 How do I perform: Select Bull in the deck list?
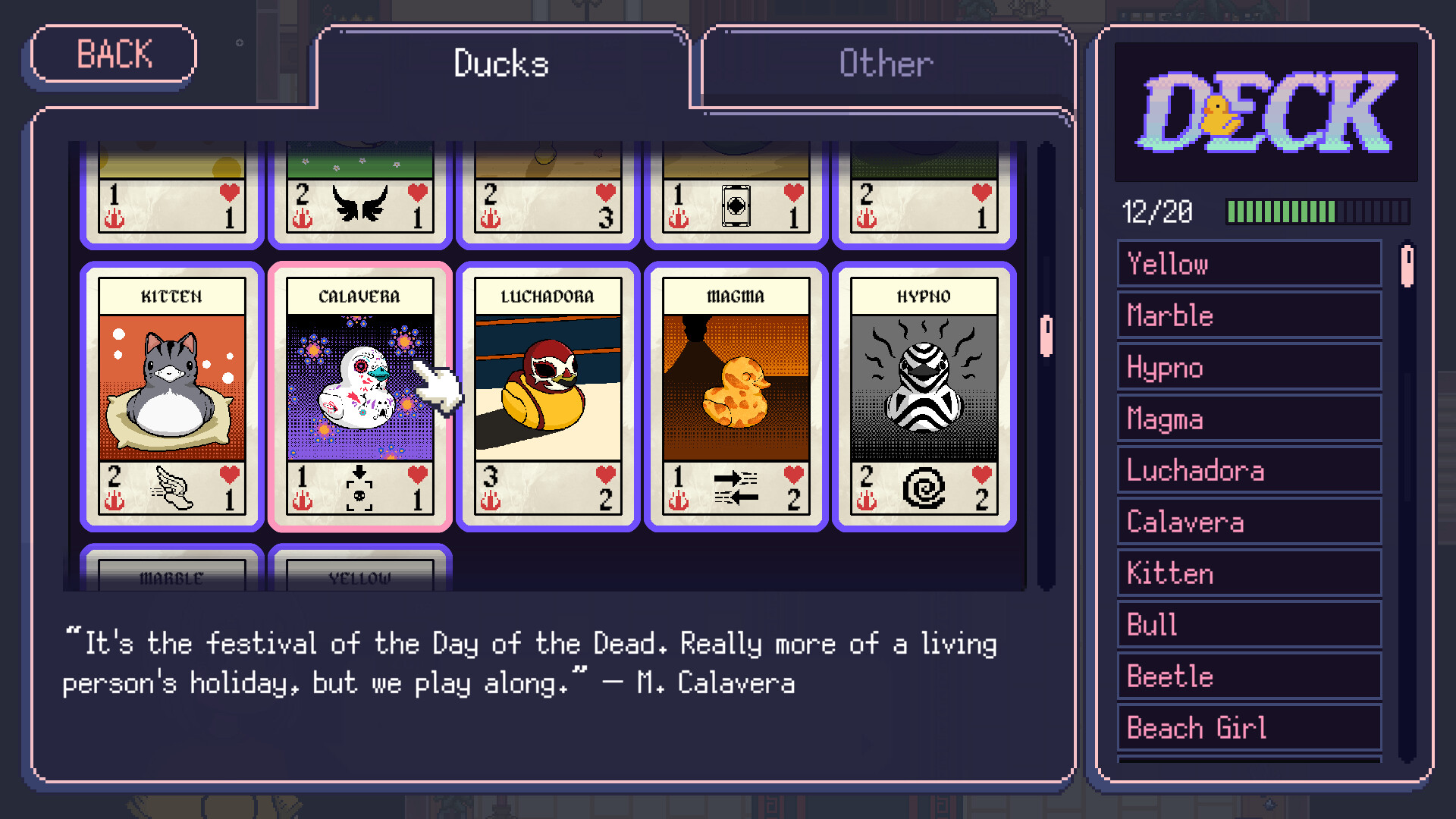point(1247,624)
